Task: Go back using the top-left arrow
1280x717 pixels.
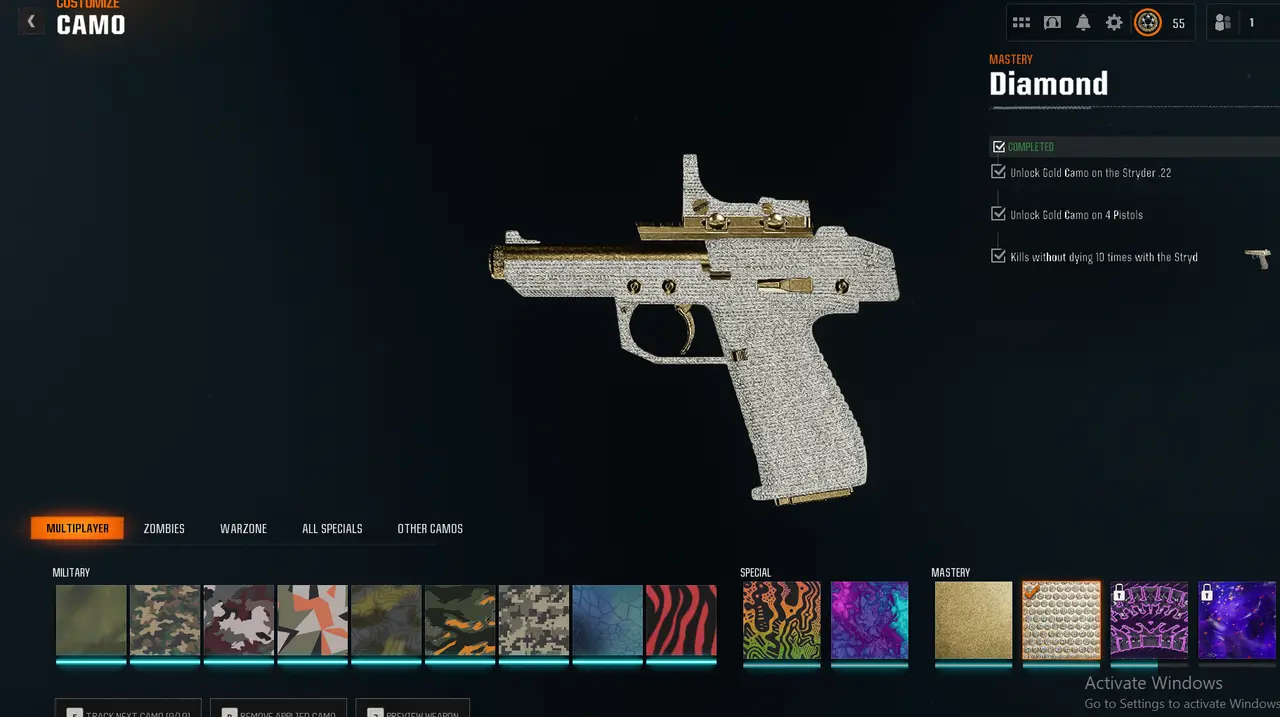Action: [31, 21]
